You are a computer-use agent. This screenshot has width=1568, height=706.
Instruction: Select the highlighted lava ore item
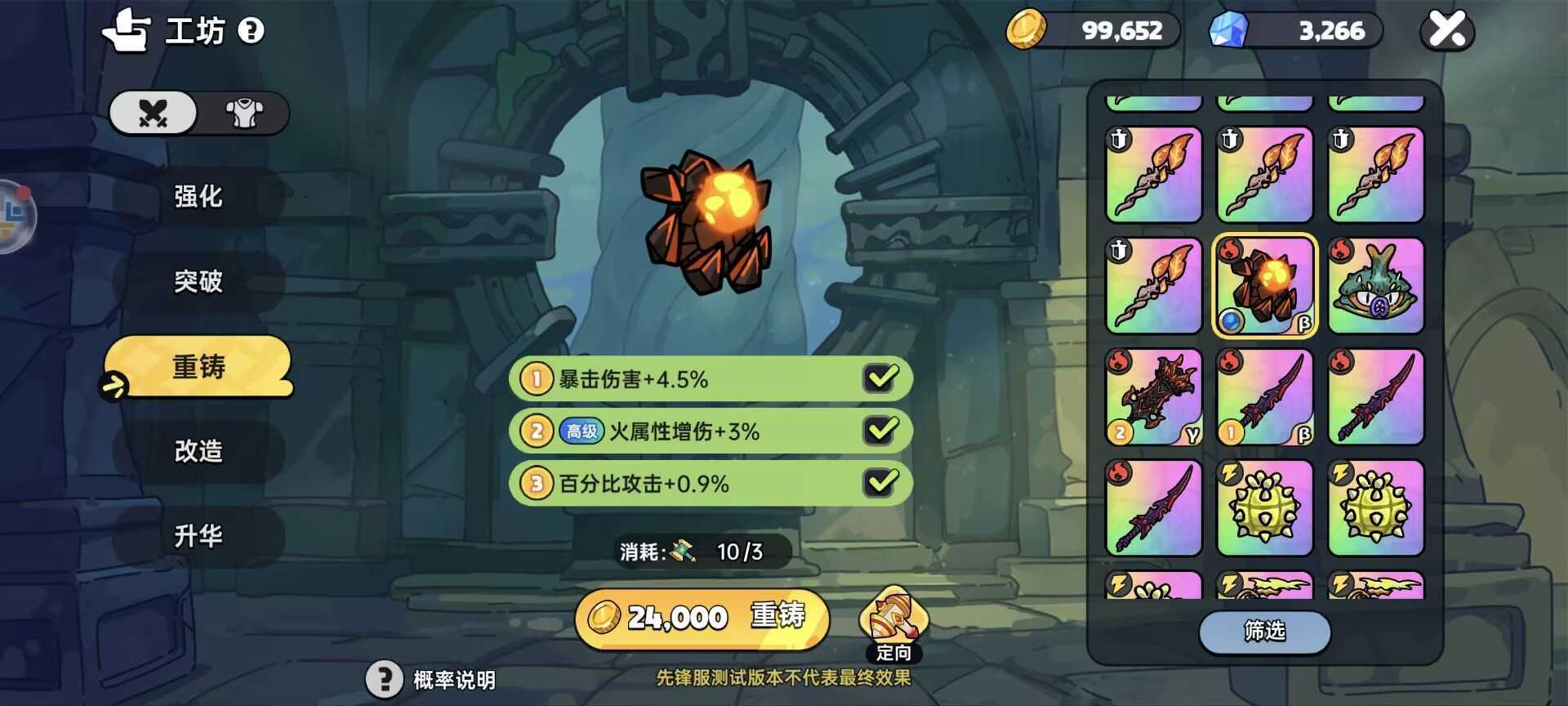click(x=1264, y=286)
